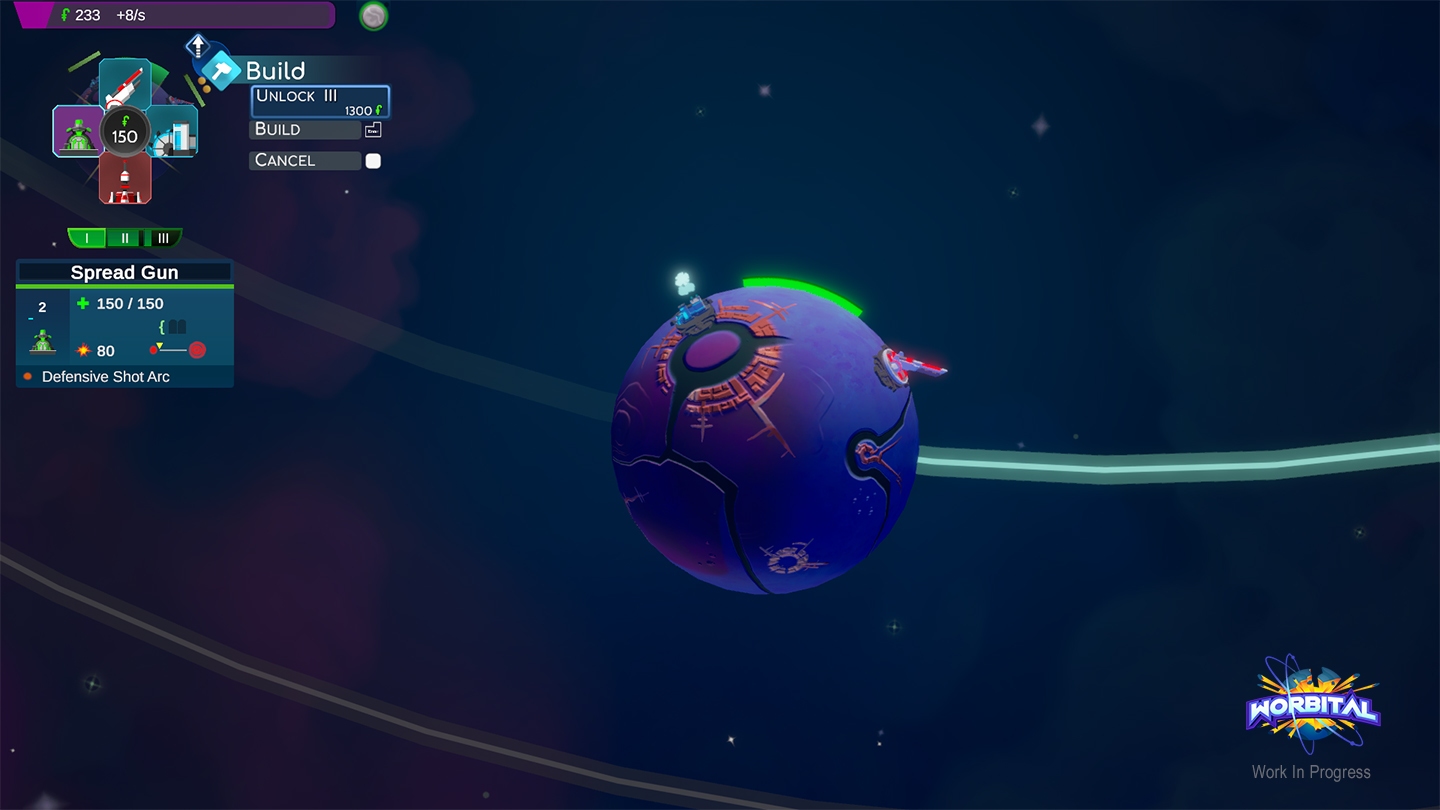Switch to the tier II tab
Image resolution: width=1440 pixels, height=810 pixels.
pyautogui.click(x=124, y=238)
